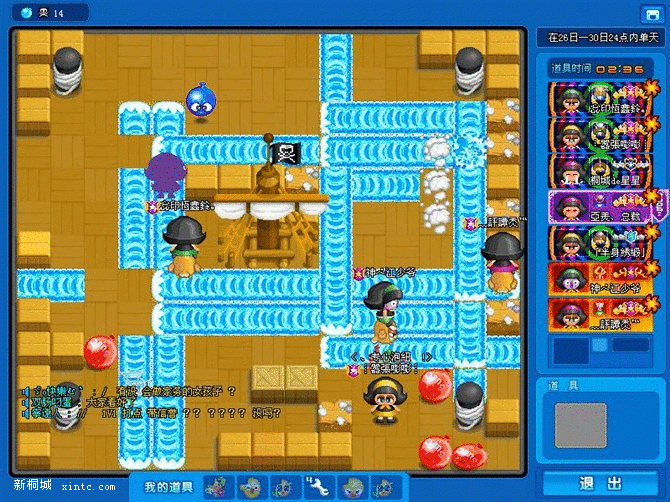Select the purple 亞美、总裁 player row
The height and width of the screenshot is (502, 670).
coord(605,207)
